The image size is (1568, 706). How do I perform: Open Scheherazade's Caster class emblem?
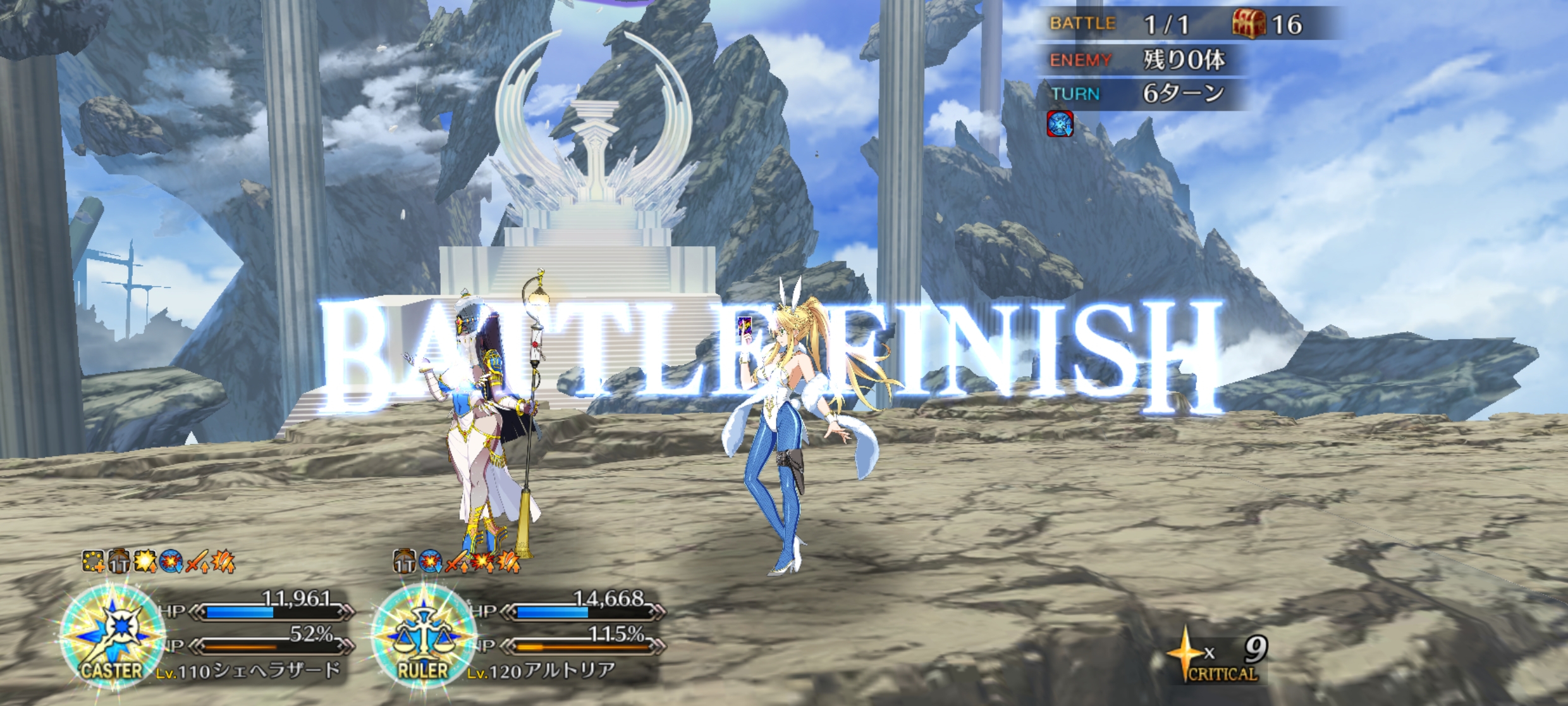tap(113, 636)
